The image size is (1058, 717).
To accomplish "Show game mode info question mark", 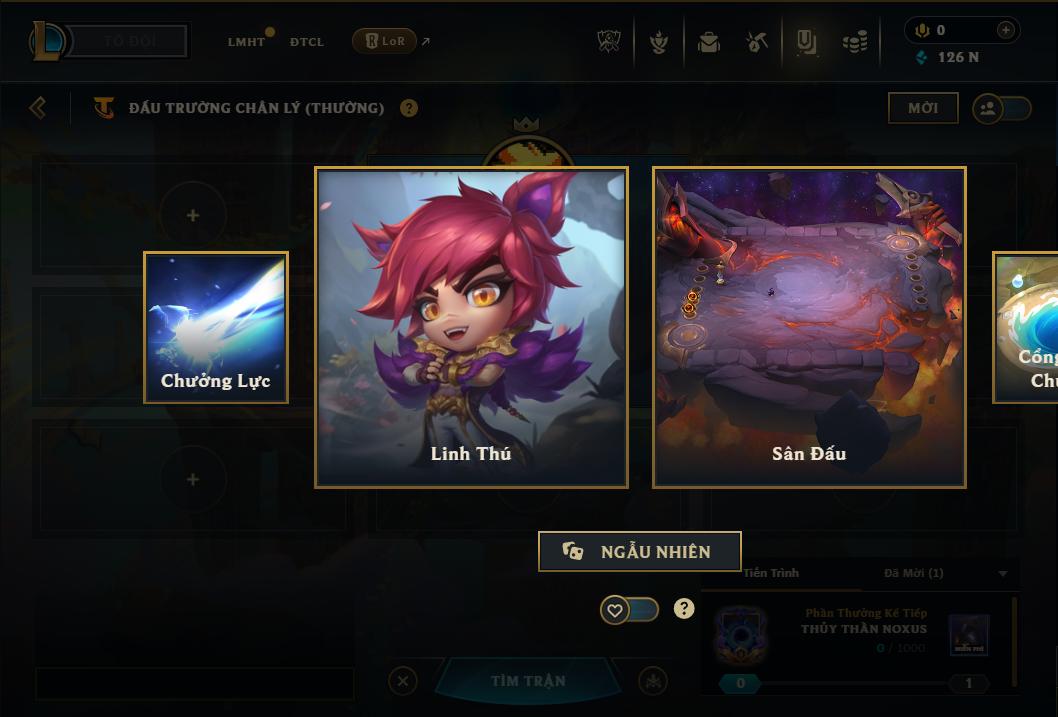I will pyautogui.click(x=409, y=108).
